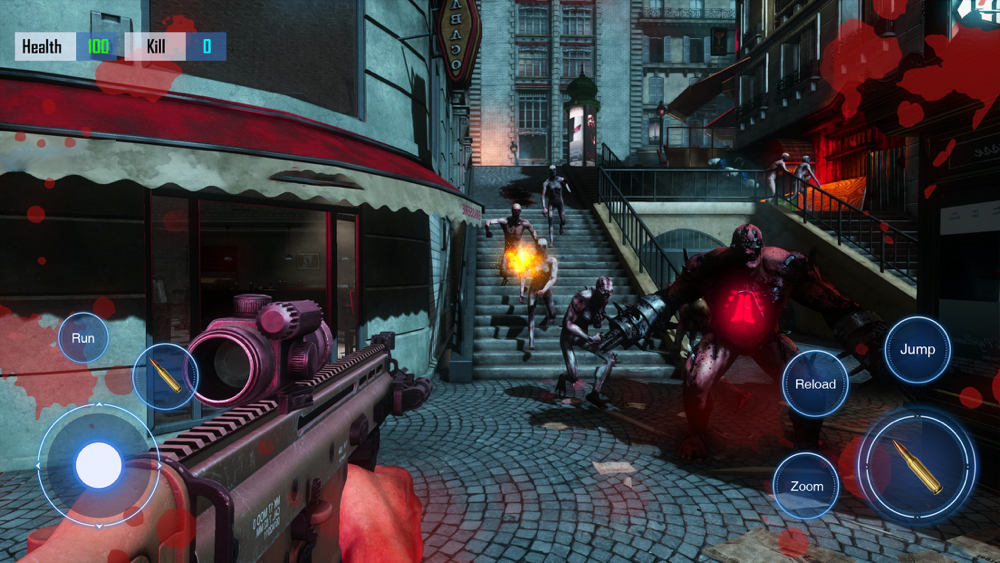Fire using the large bullet button
1000x563 pixels.
[x=917, y=466]
